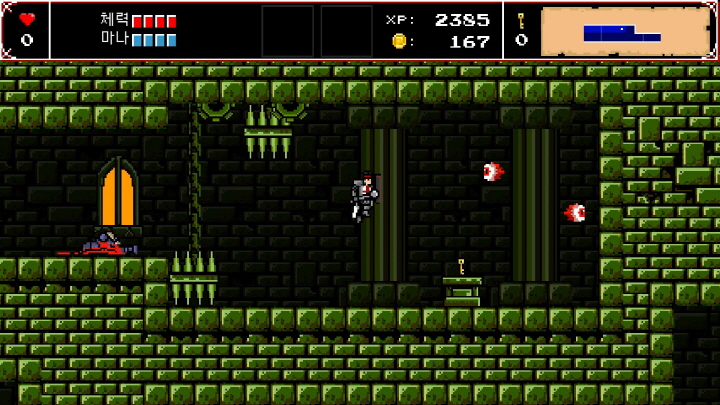
Task: Select the gold coin icon
Action: (399, 41)
